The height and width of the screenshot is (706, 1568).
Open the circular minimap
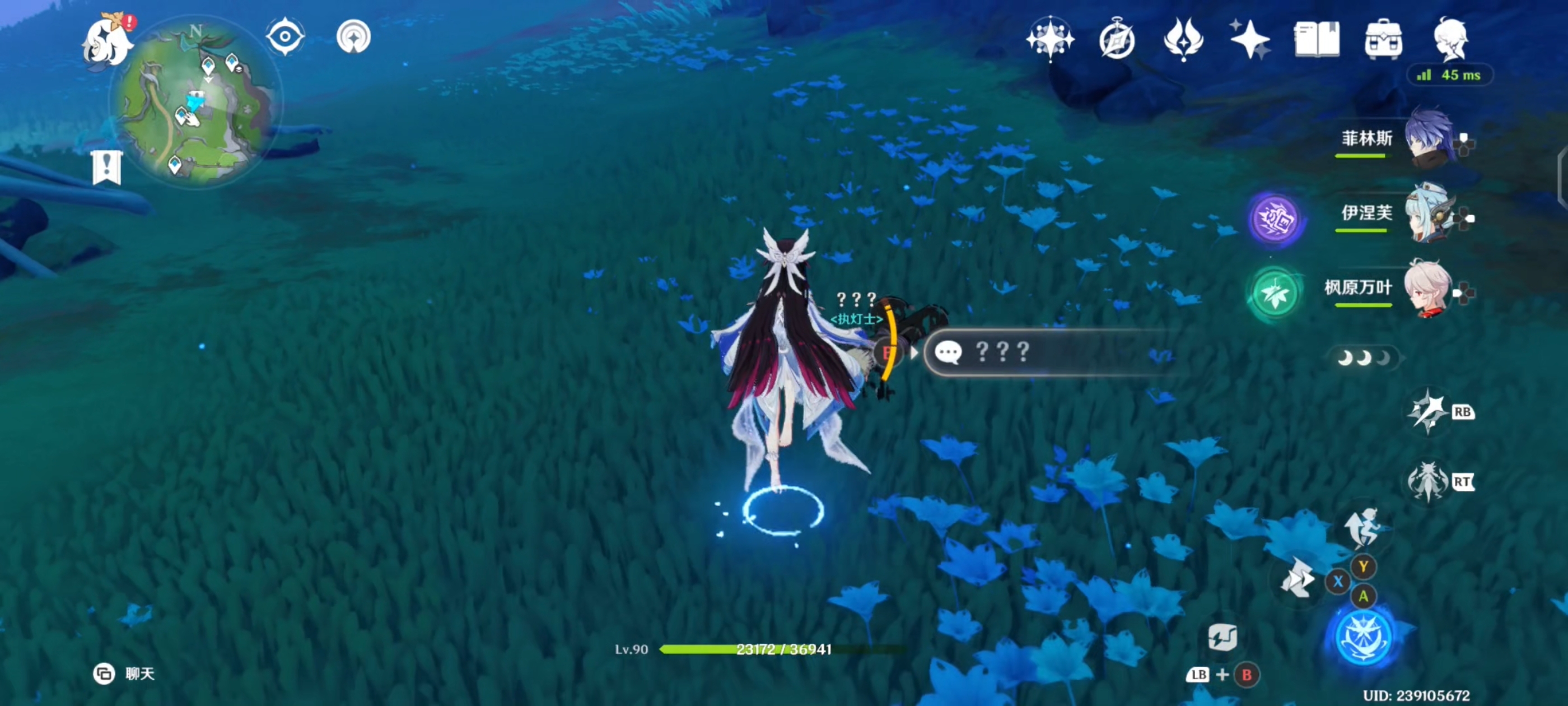(x=195, y=104)
